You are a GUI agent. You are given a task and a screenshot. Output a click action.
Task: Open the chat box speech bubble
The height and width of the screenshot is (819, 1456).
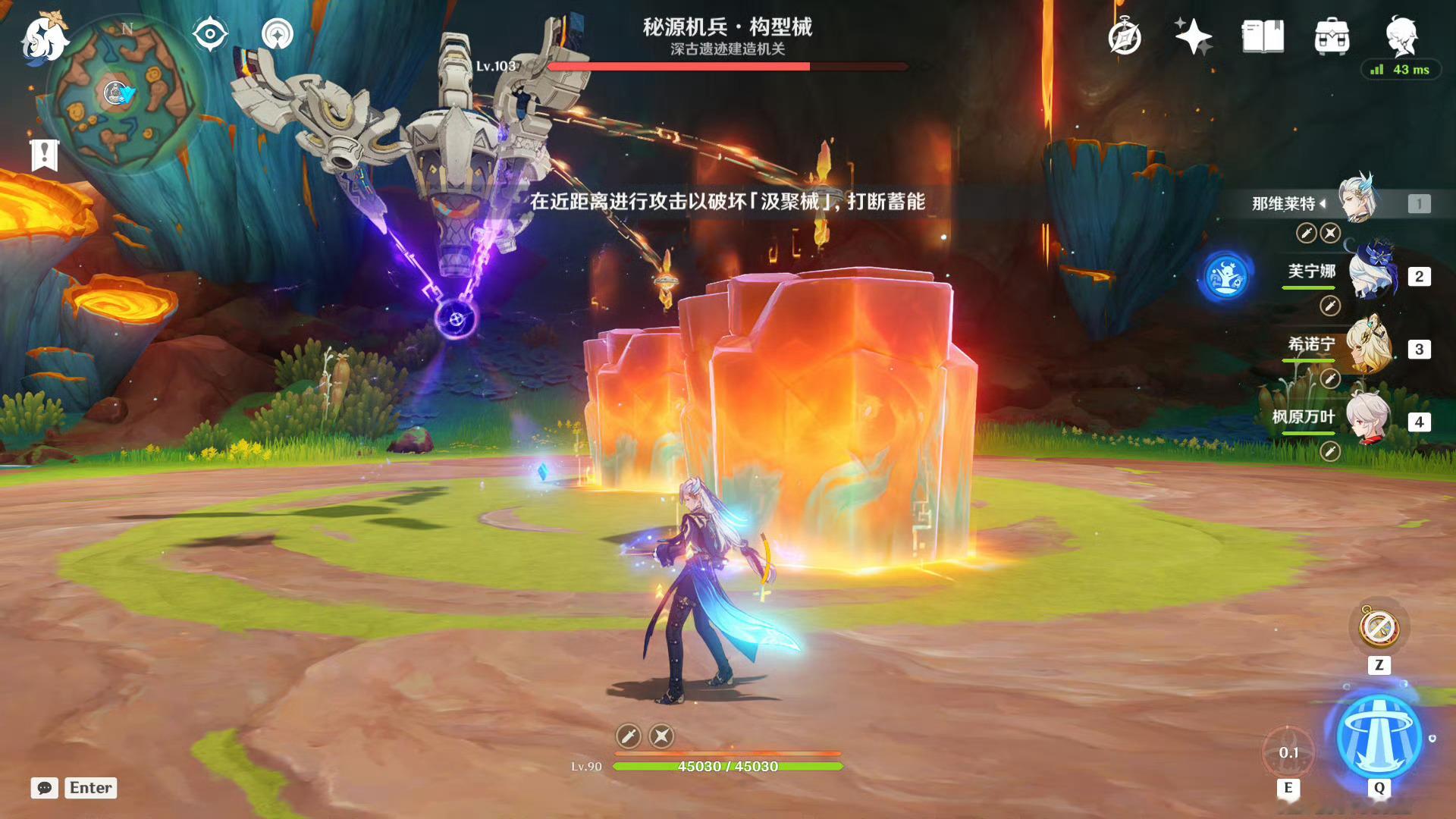(x=45, y=788)
